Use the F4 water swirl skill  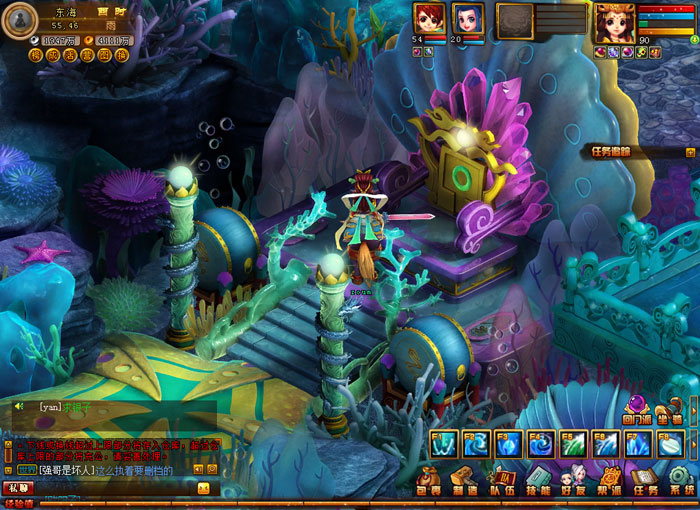click(x=540, y=443)
